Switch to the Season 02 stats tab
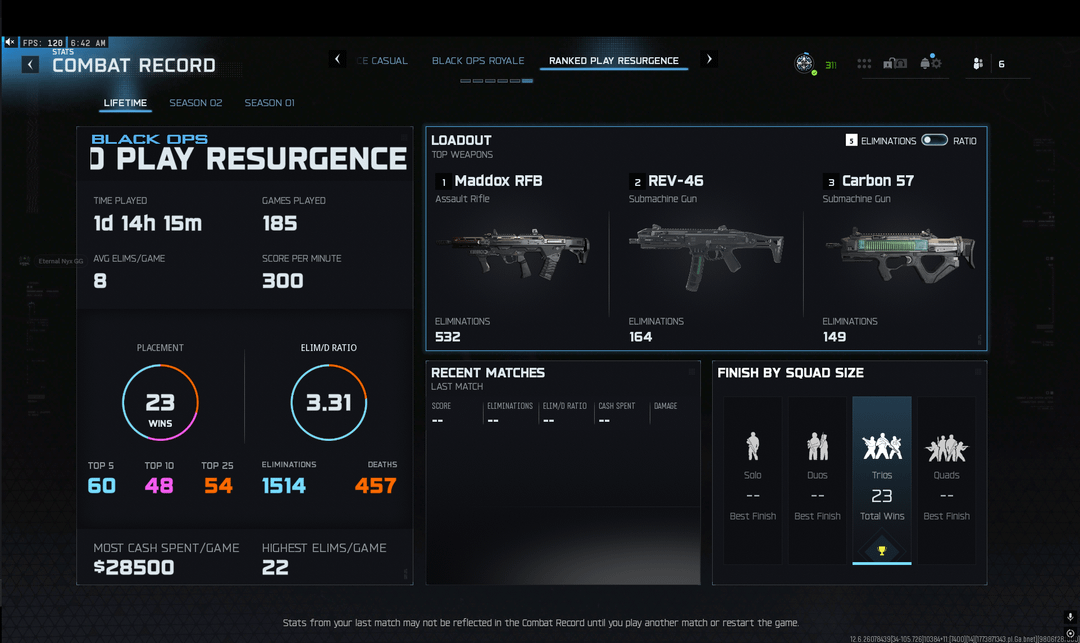The width and height of the screenshot is (1080, 643). (x=195, y=103)
